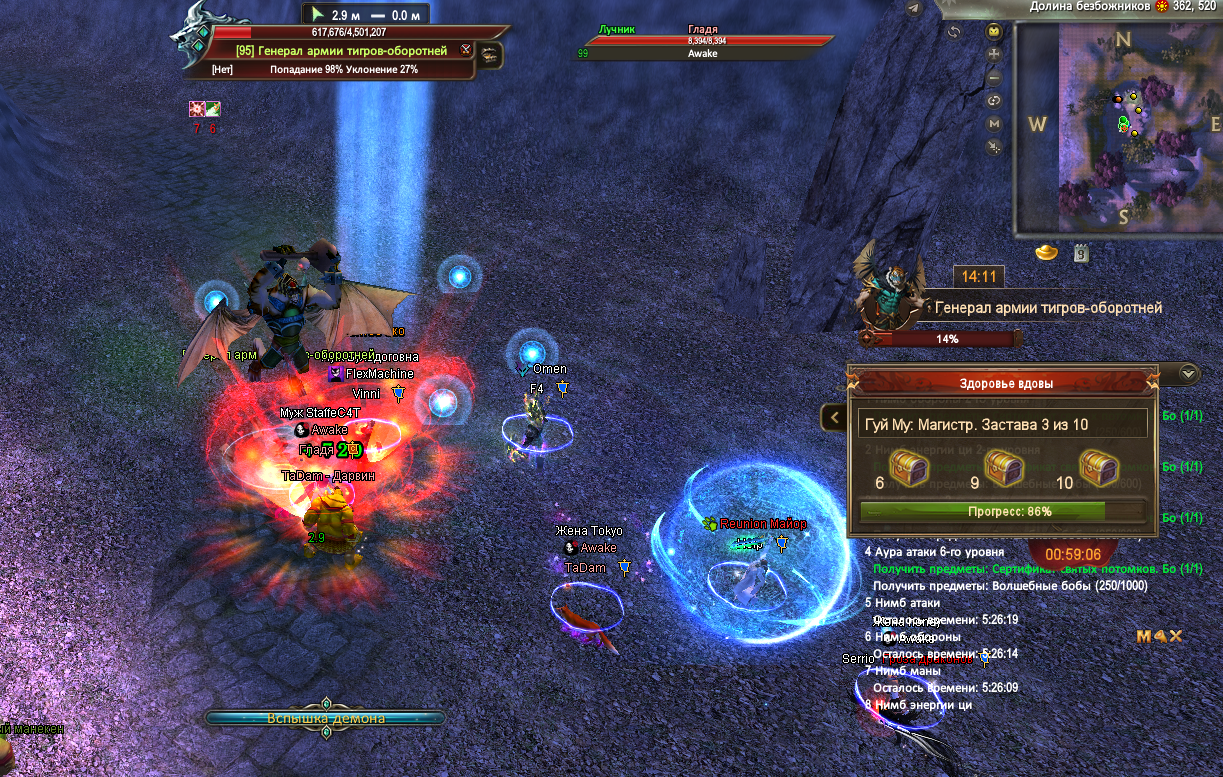Screen dimensions: 1223x777
Task: Click the Вспышка демона skill bar
Action: pos(326,718)
